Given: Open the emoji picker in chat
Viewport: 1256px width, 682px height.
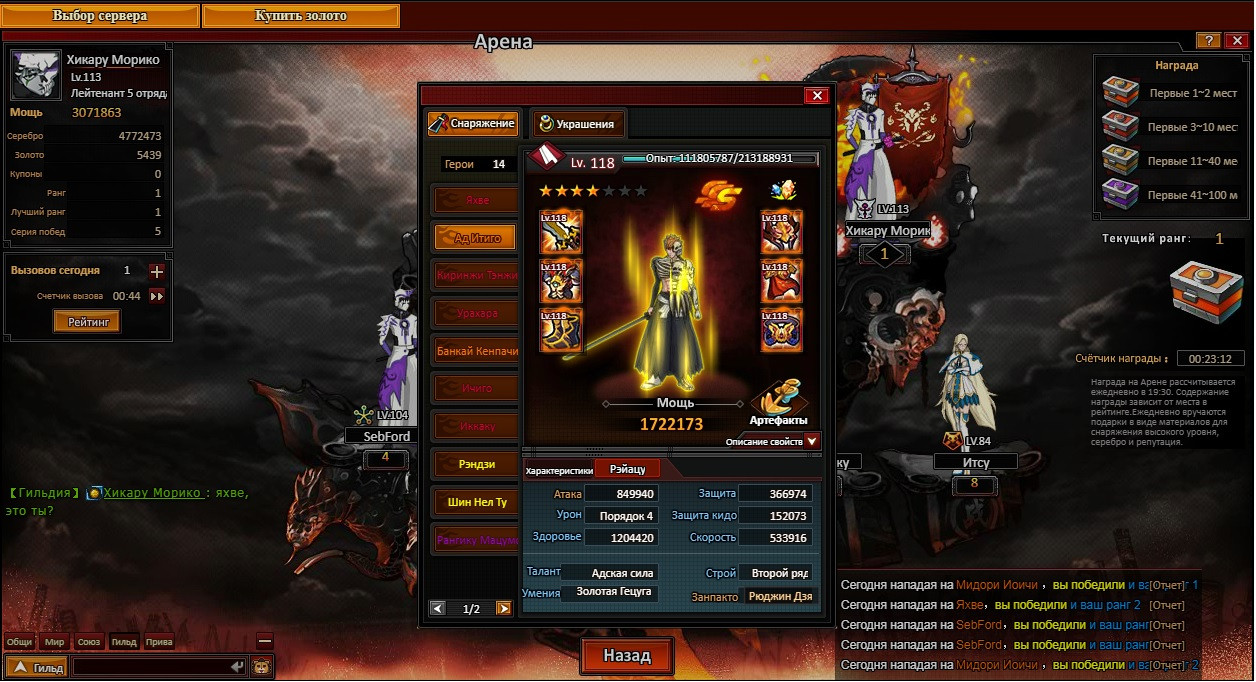Looking at the screenshot, I should (x=261, y=666).
